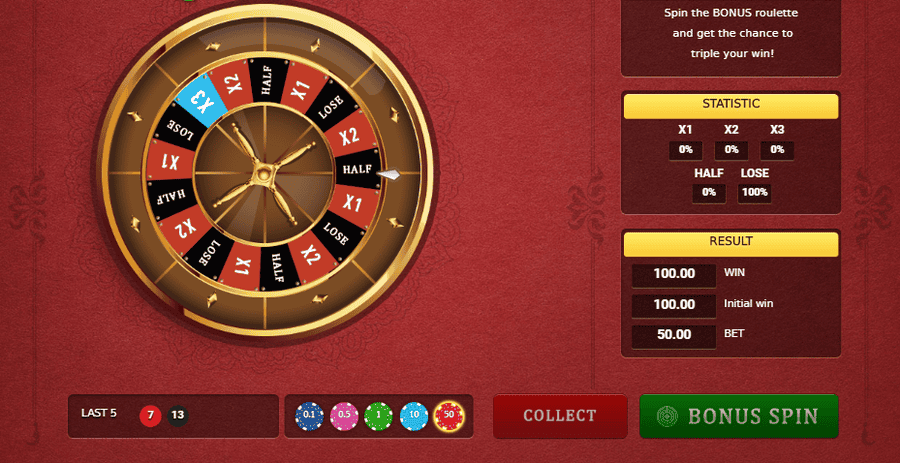Collect the current winnings
Screen dimensions: 900x463
[559, 416]
